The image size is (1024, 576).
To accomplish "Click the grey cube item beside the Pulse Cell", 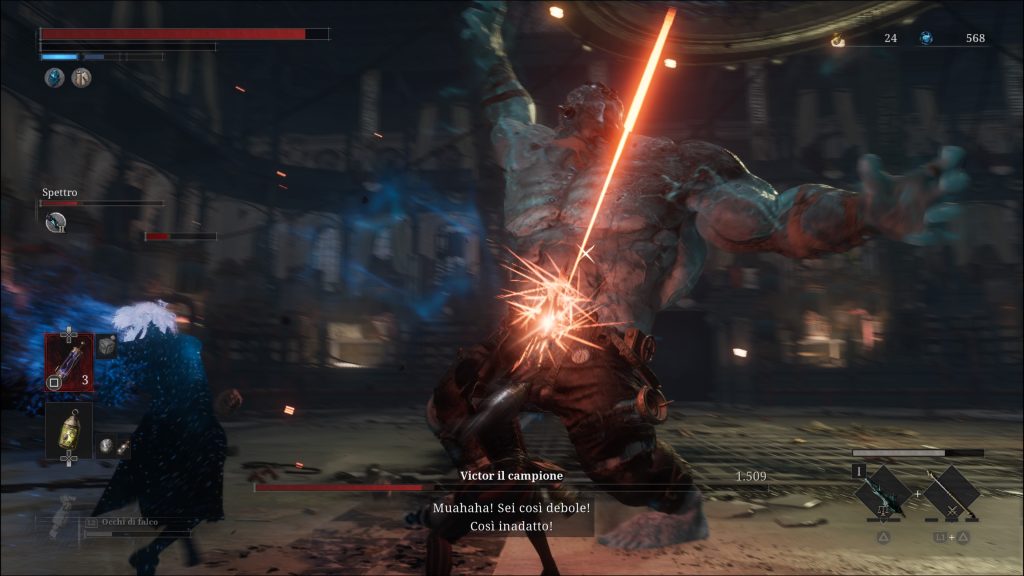I will click(x=106, y=346).
